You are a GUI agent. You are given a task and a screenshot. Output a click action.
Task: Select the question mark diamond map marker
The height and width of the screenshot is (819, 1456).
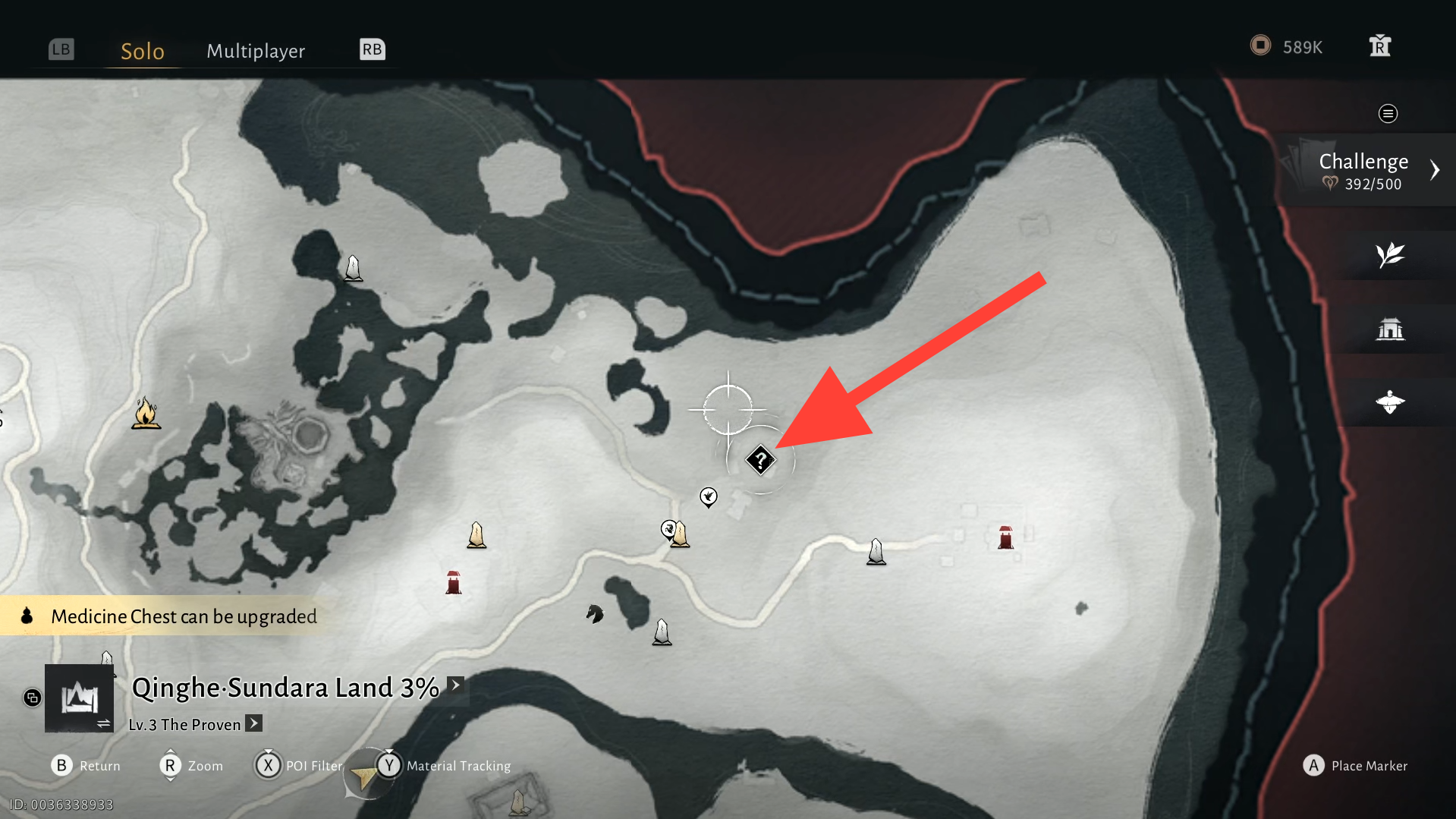click(x=760, y=460)
